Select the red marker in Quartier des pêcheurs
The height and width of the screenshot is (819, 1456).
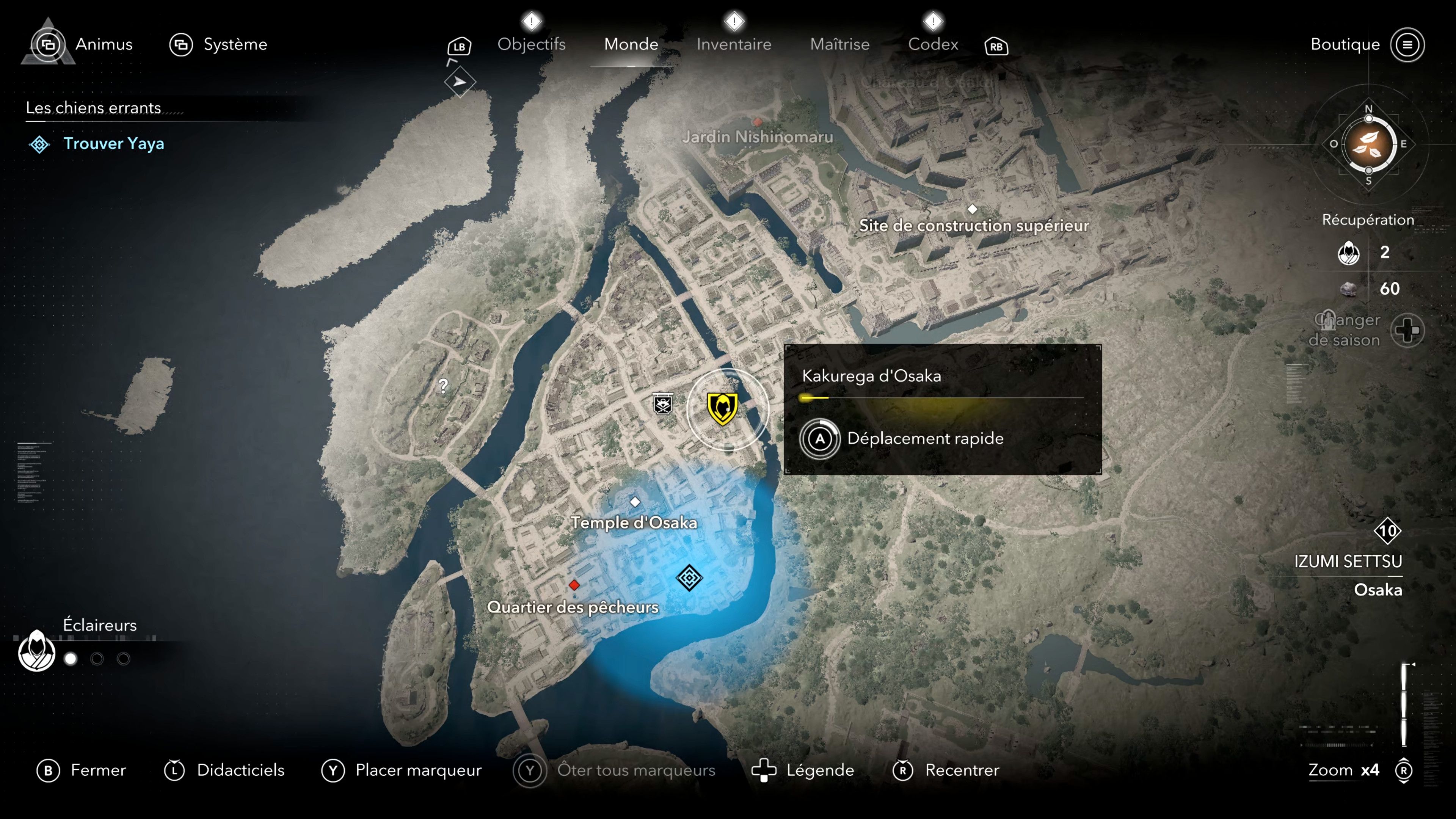tap(575, 585)
